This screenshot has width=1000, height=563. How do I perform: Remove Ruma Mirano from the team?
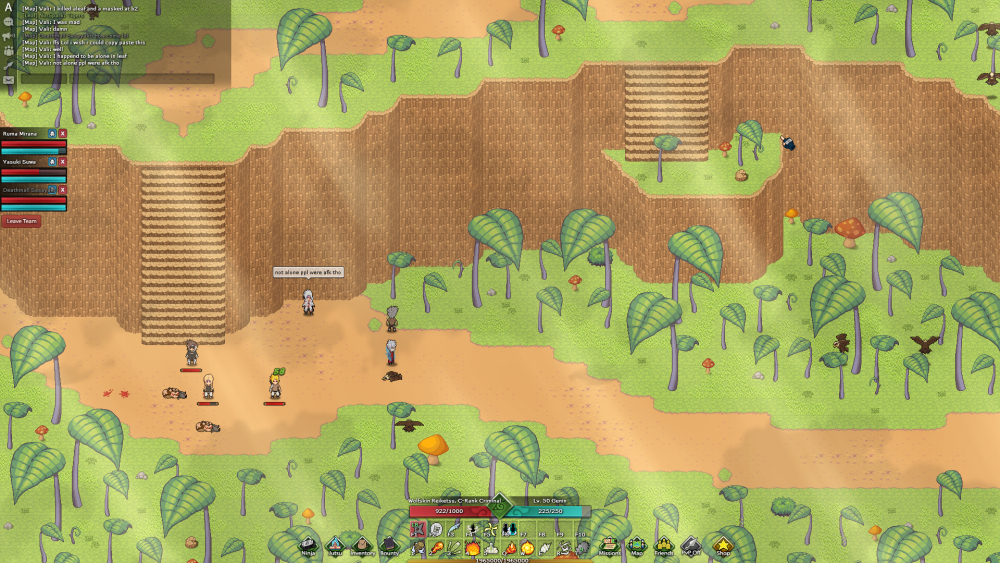pos(62,133)
